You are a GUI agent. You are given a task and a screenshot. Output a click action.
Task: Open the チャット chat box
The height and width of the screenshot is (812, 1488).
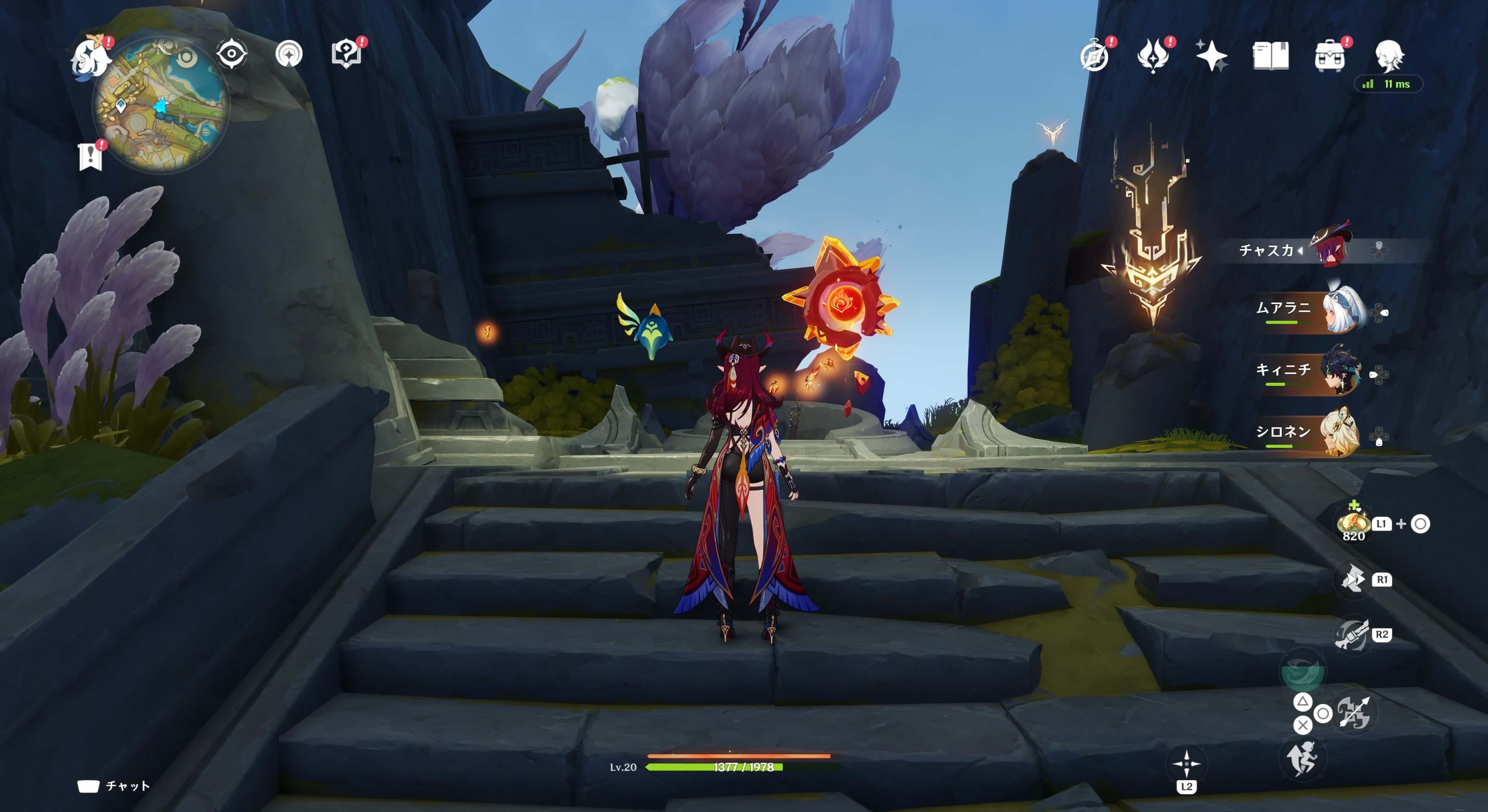tap(114, 786)
